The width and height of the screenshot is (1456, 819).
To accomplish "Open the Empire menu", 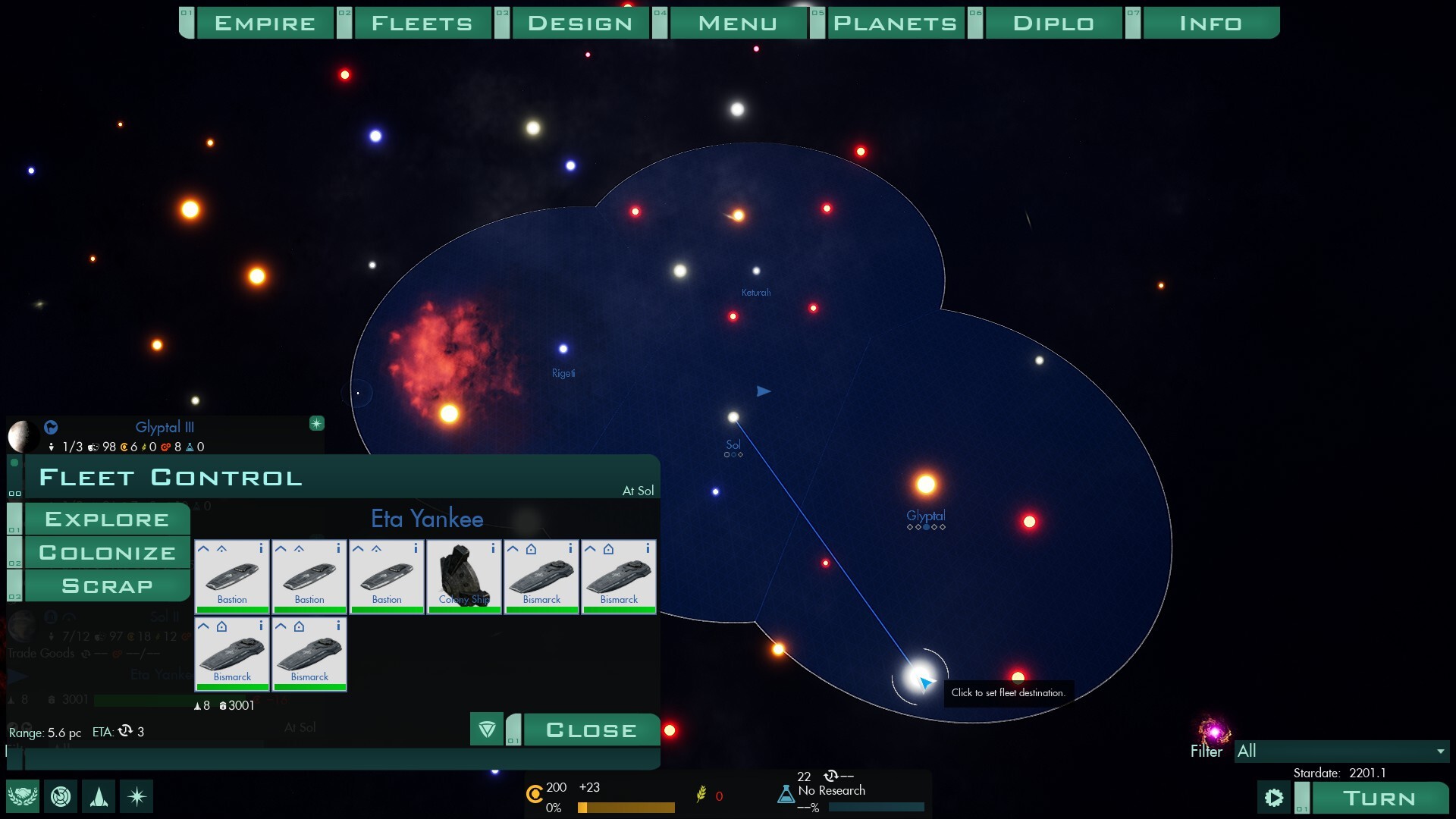I will (x=265, y=23).
